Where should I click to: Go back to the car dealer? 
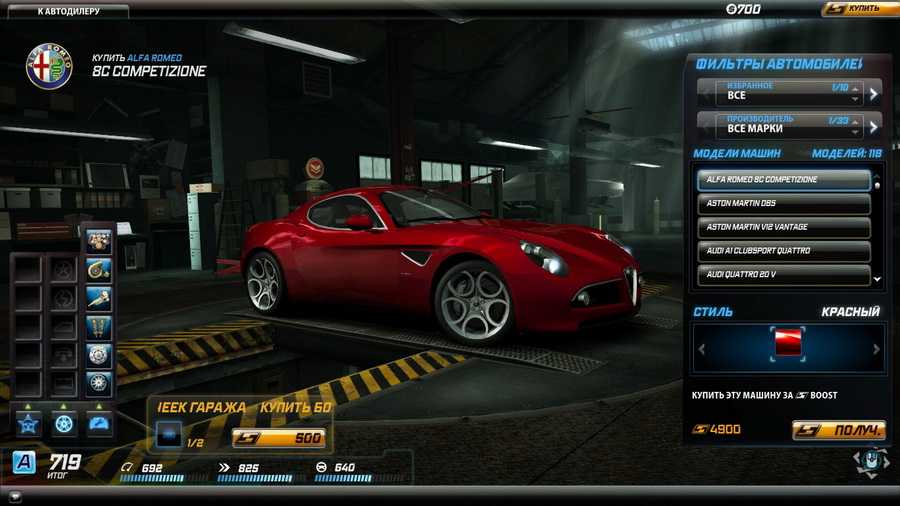click(x=67, y=11)
